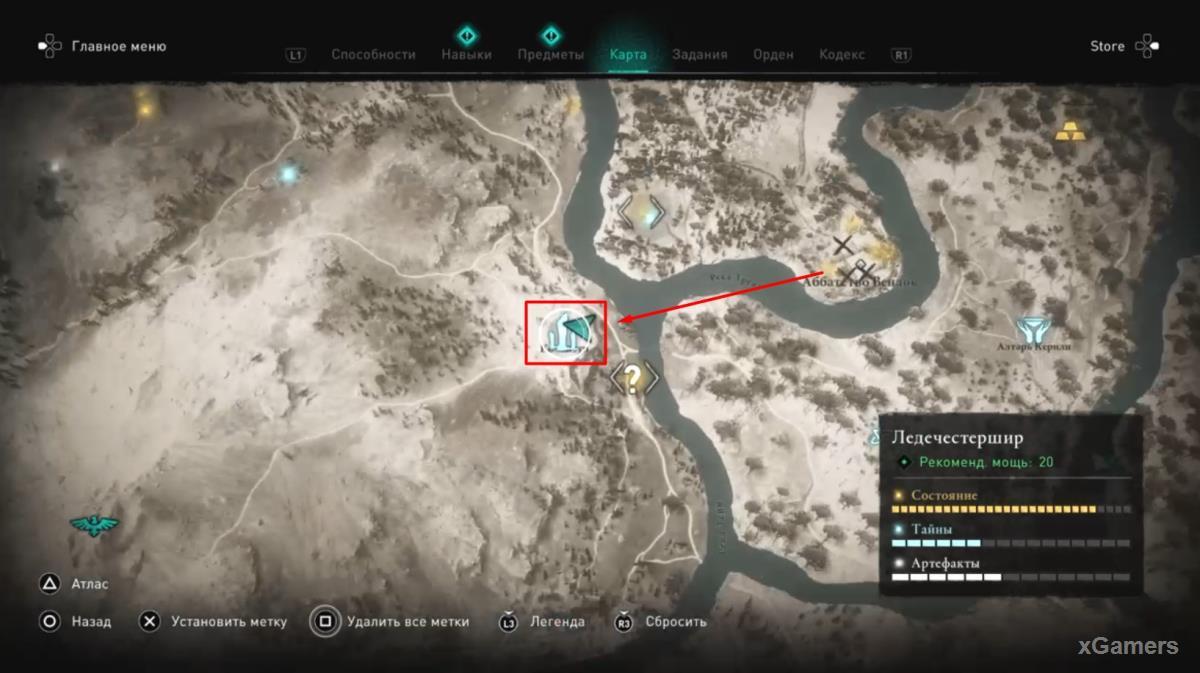Open the Навыки tab

[466, 55]
